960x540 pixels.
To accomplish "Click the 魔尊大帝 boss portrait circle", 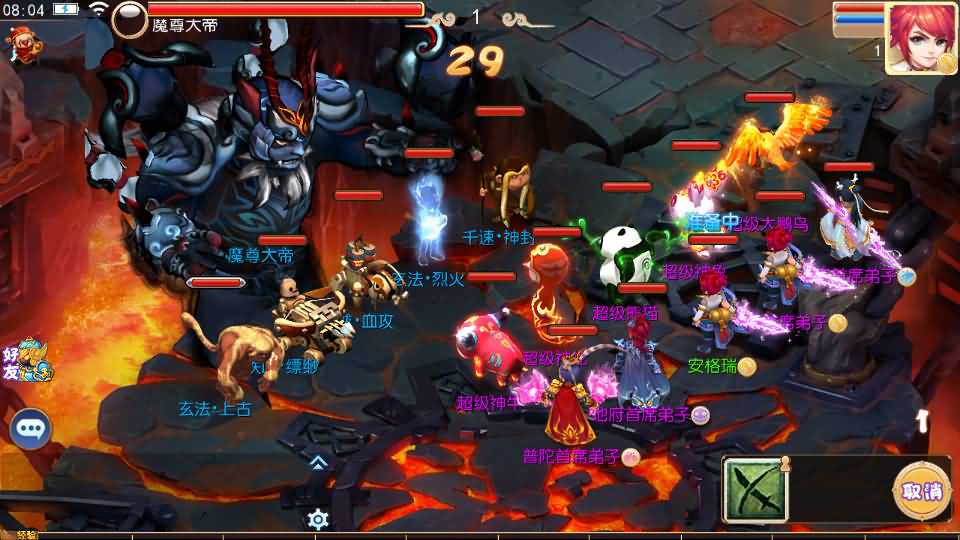I will [x=129, y=20].
